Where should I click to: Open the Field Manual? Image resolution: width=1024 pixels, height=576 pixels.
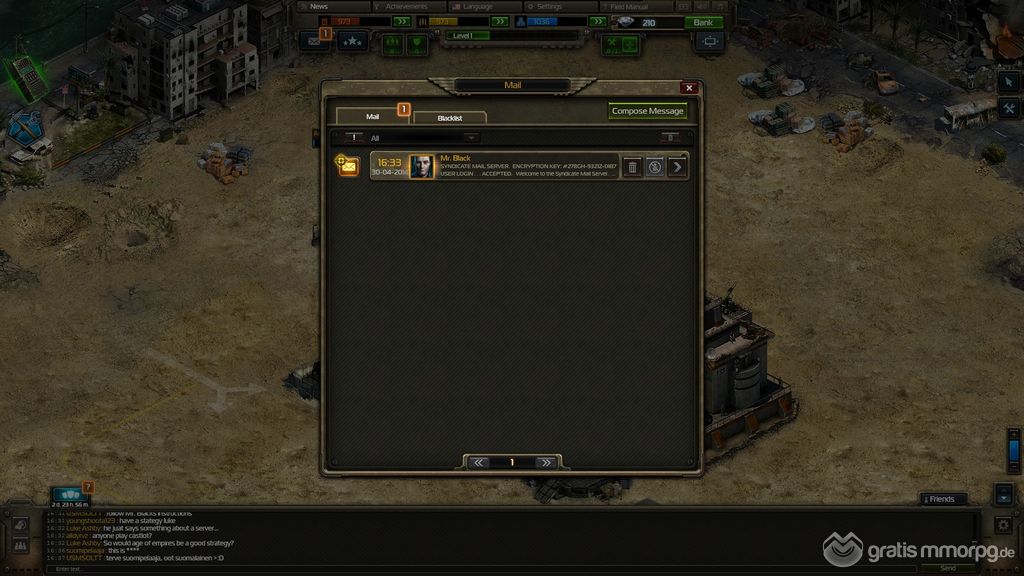pos(629,6)
